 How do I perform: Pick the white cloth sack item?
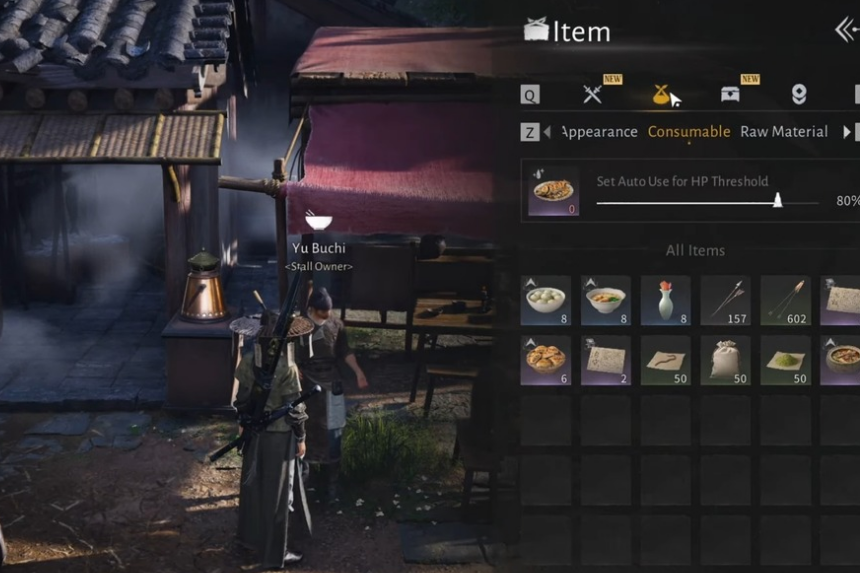click(726, 360)
